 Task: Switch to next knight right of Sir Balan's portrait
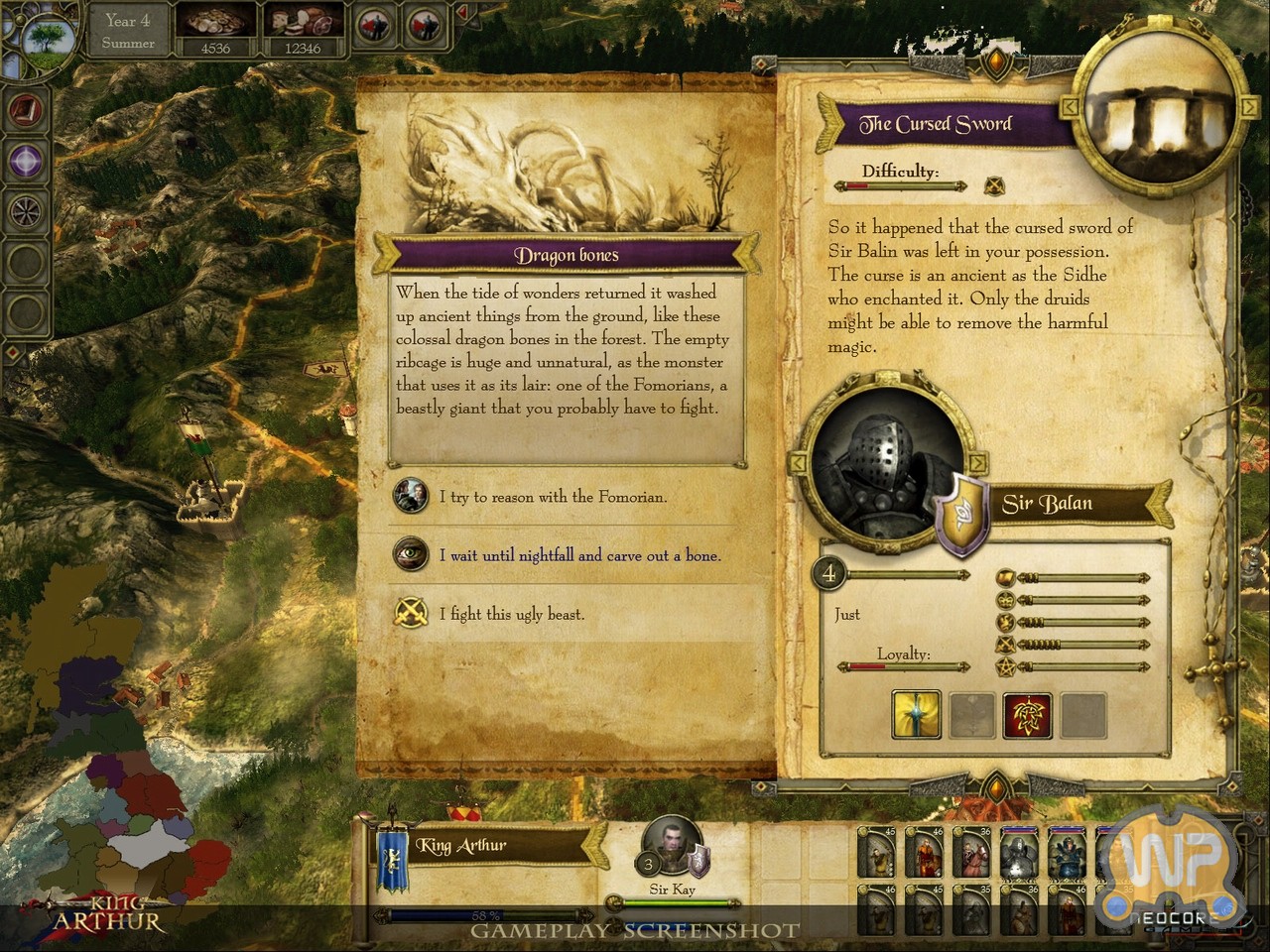(x=977, y=463)
